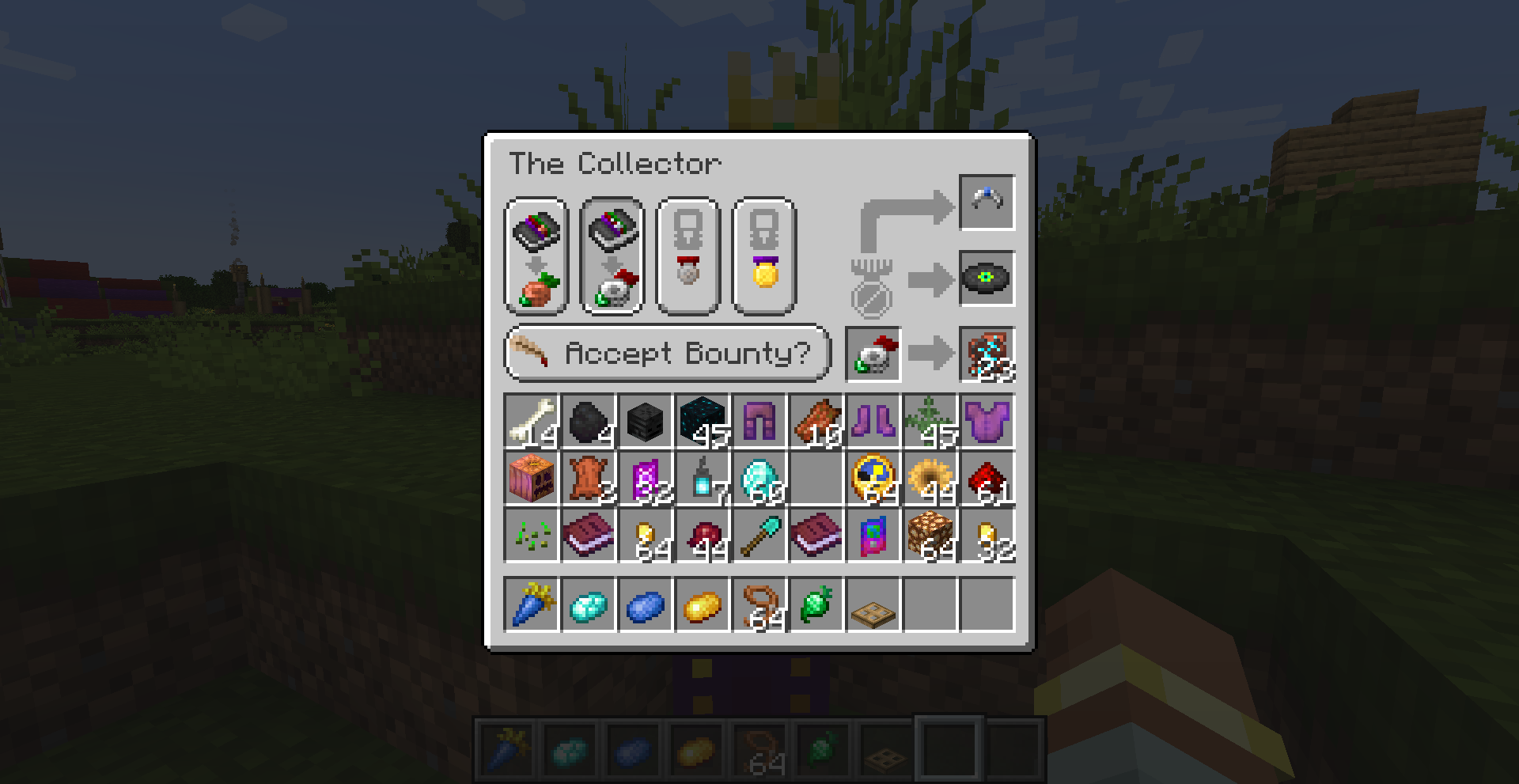Select the jack o'lantern block
The image size is (1519, 784).
(532, 479)
